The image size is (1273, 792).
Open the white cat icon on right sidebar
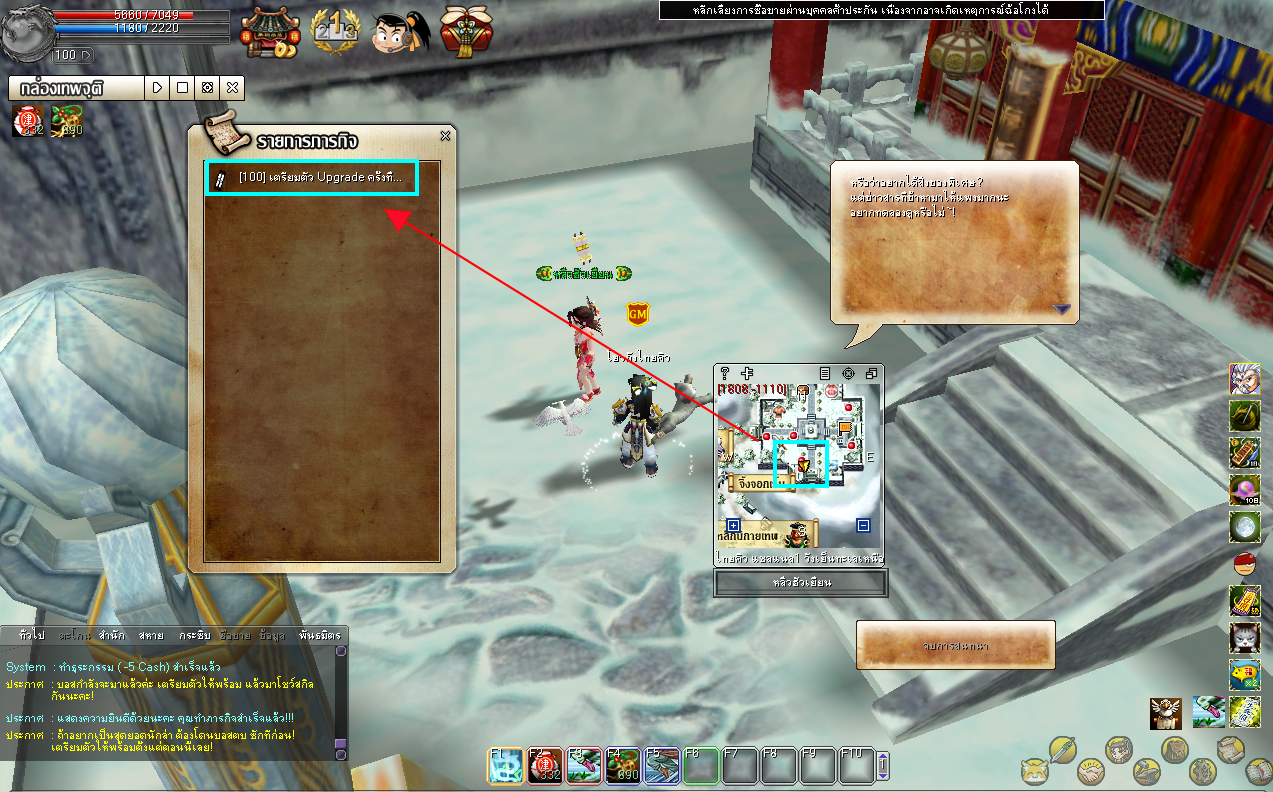1244,637
